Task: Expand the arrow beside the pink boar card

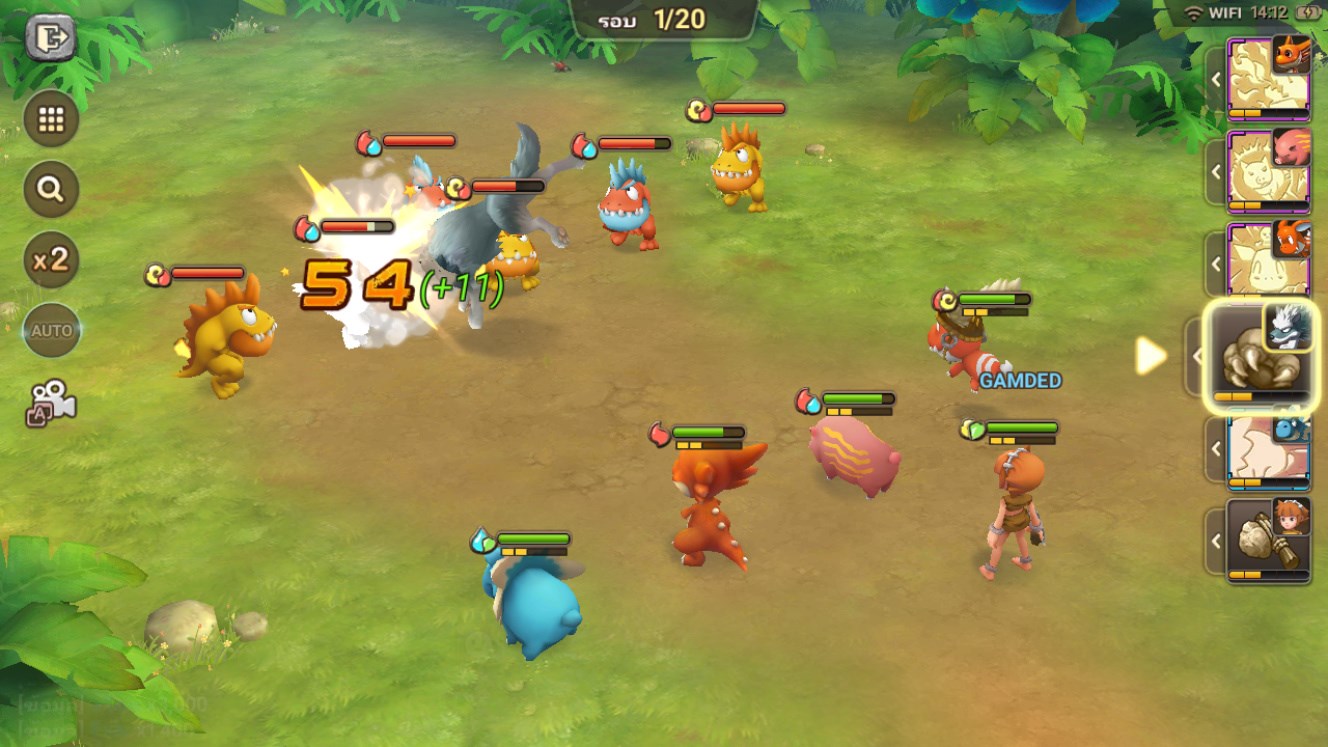Action: [x=1216, y=171]
